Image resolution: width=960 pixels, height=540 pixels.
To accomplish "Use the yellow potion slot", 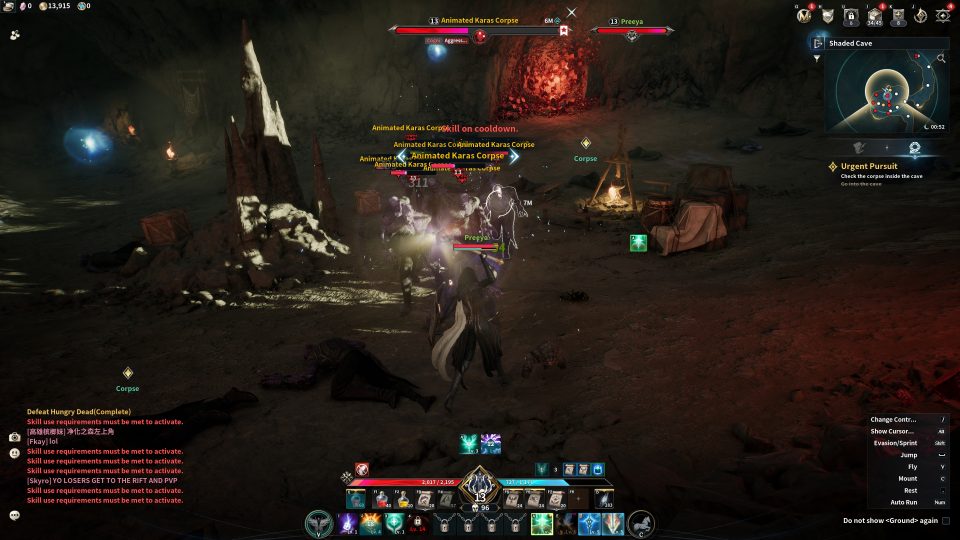I will (405, 498).
